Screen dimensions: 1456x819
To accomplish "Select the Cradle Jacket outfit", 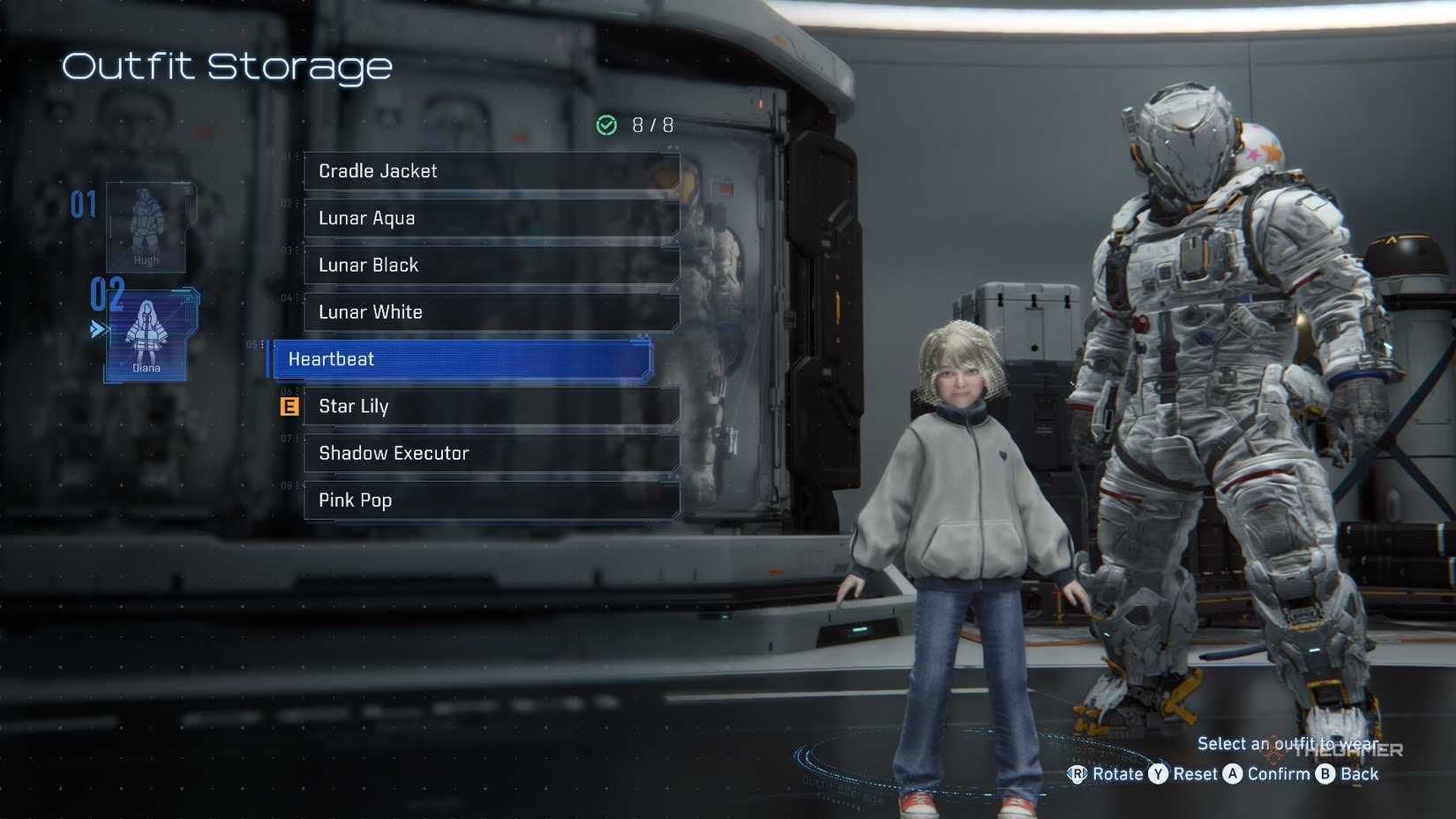I will click(491, 171).
